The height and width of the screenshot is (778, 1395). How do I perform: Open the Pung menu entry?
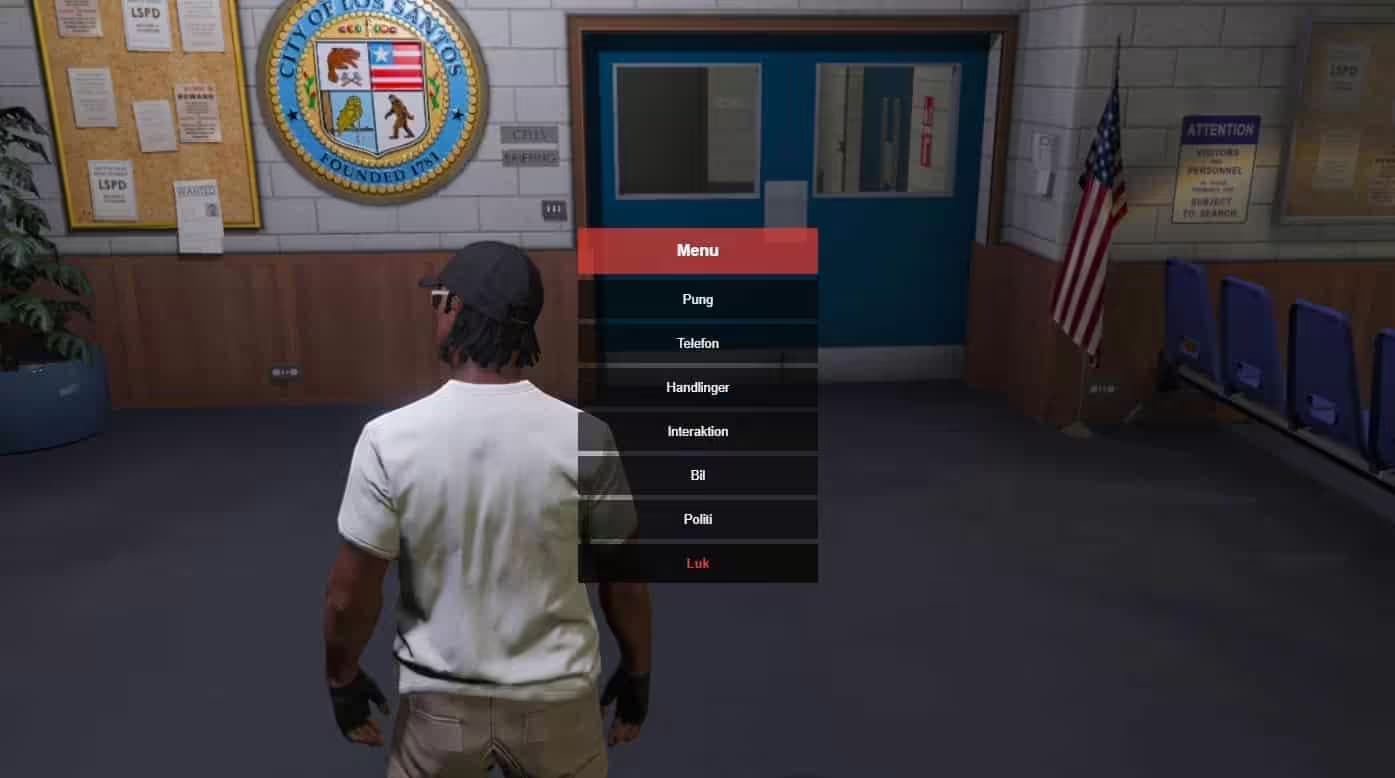tap(697, 299)
